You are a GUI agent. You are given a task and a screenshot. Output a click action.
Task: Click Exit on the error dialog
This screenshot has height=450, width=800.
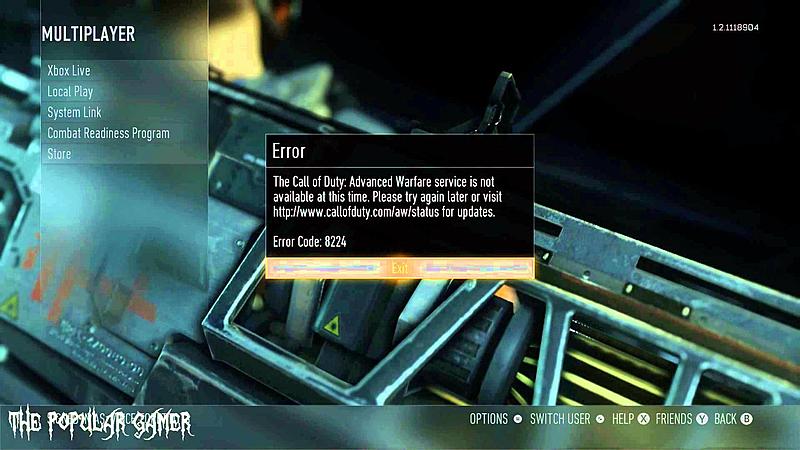pos(400,268)
